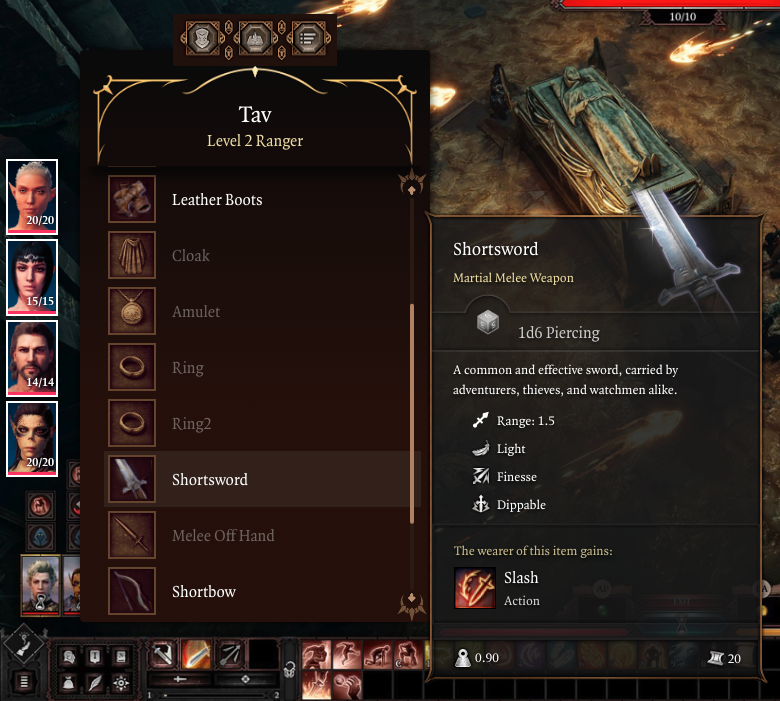Open the gear settings icon in bottom panel
780x701 pixels.
click(x=121, y=682)
